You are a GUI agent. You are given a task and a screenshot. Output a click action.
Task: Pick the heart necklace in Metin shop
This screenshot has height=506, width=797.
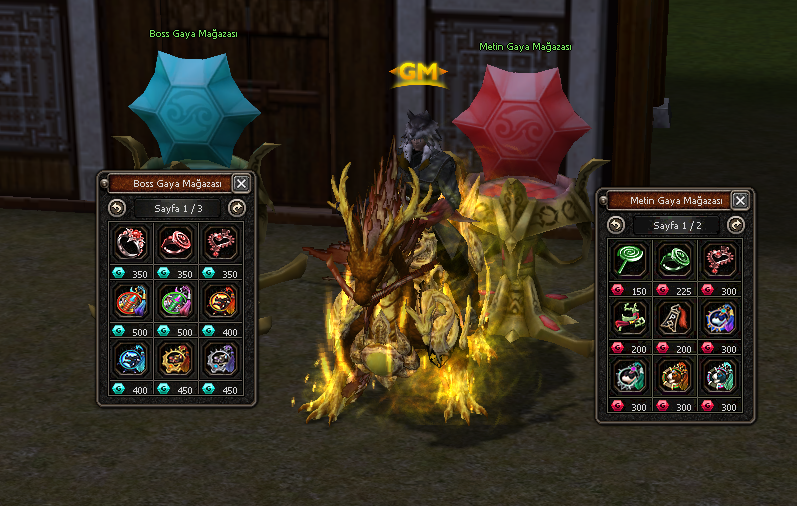[719, 260]
